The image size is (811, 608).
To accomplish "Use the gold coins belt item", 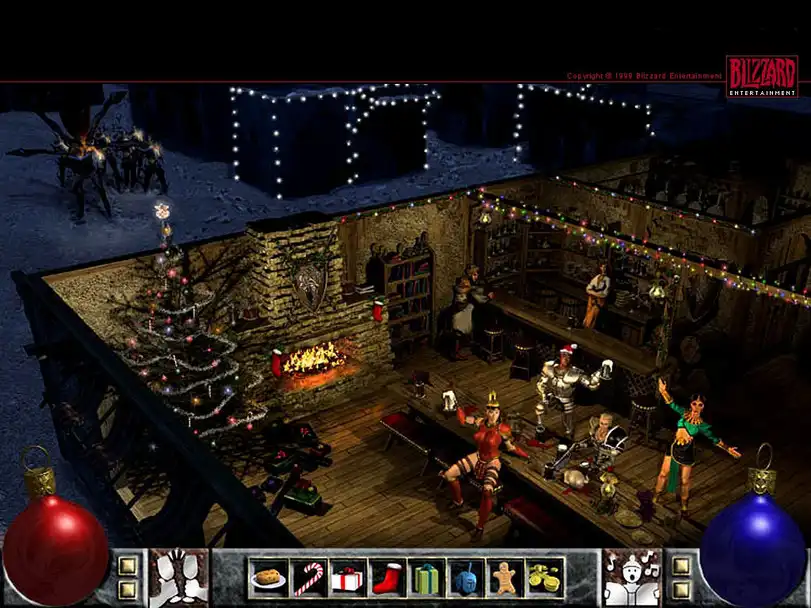I will pos(544,578).
